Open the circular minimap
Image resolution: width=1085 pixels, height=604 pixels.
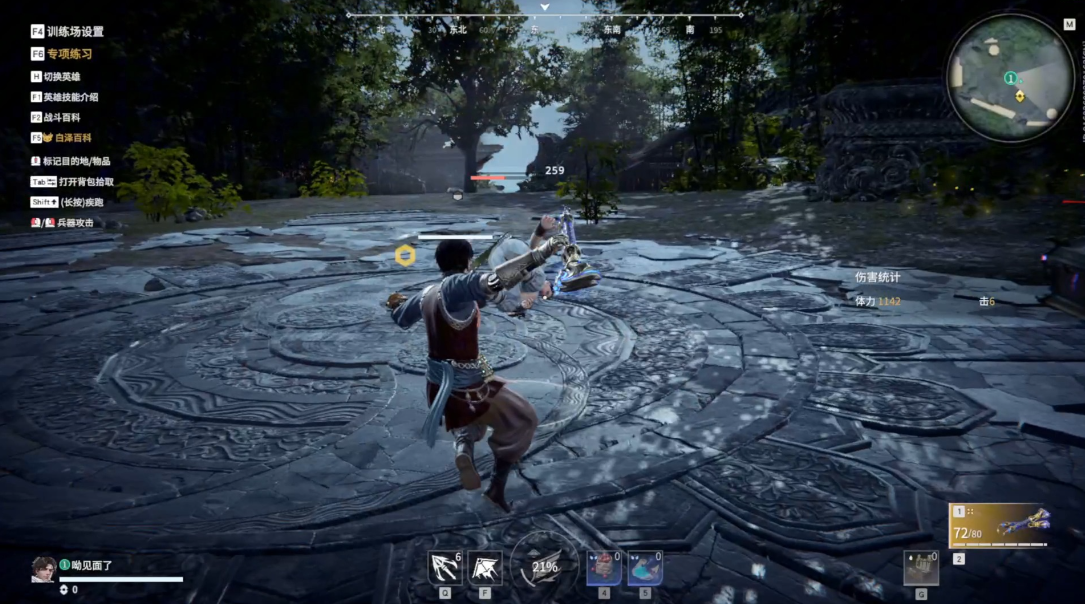[x=1010, y=78]
